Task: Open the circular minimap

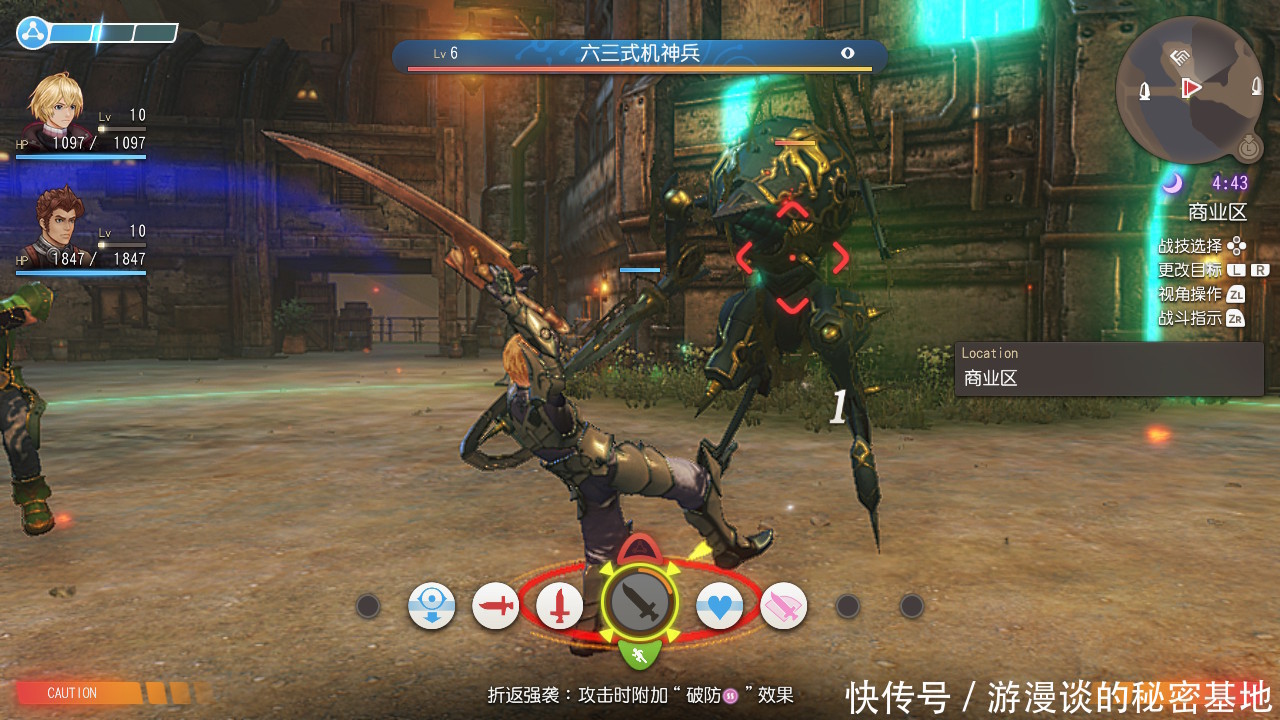Action: point(1190,90)
